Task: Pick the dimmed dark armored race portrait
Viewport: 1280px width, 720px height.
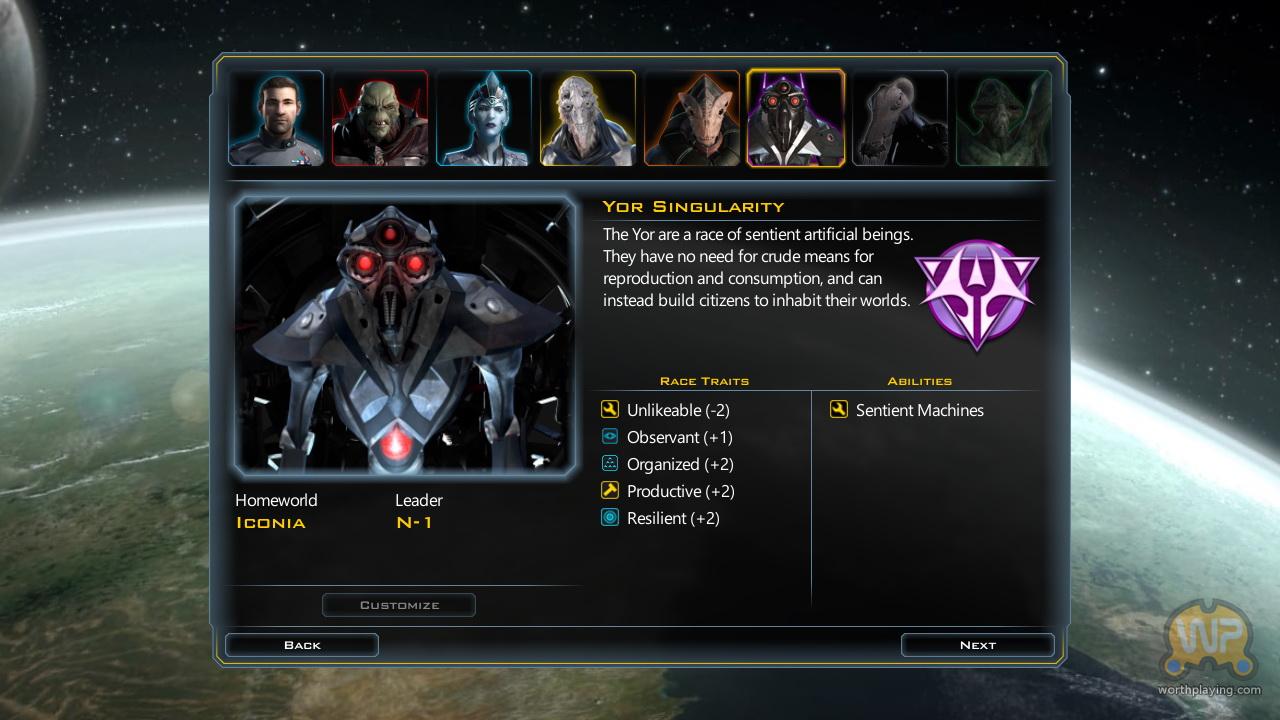Action: pyautogui.click(x=900, y=118)
